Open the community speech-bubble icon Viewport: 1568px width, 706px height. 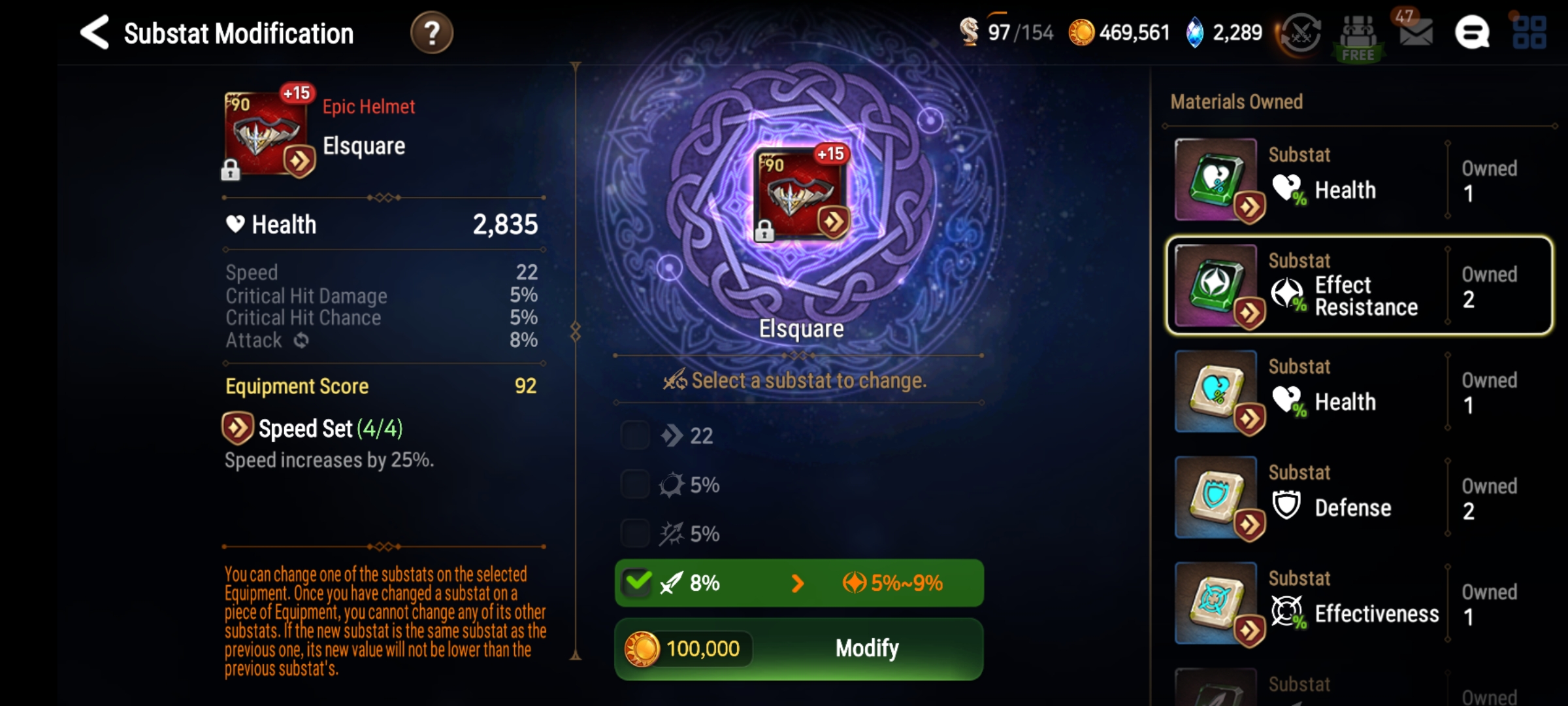click(x=1473, y=32)
